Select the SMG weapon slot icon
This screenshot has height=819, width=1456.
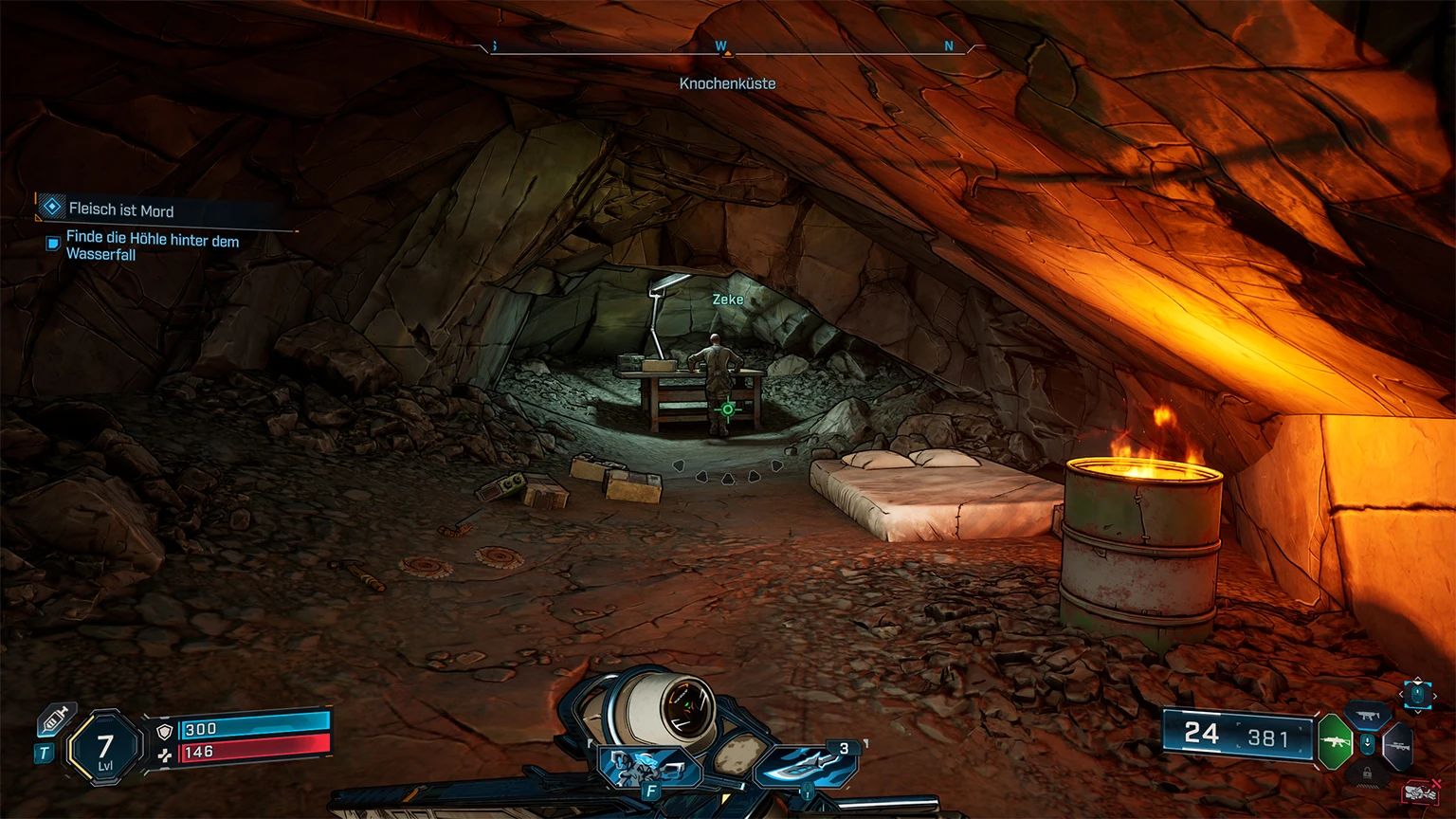coord(1368,716)
